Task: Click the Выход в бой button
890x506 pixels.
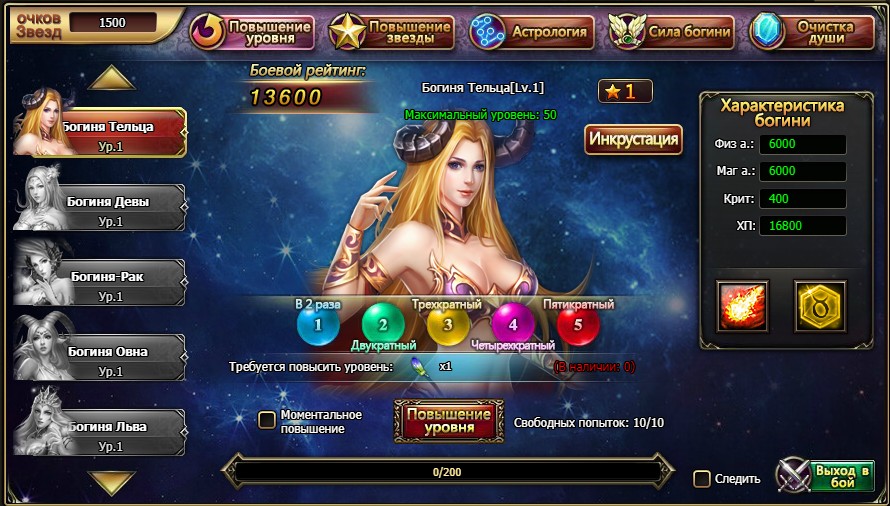Action: [826, 477]
